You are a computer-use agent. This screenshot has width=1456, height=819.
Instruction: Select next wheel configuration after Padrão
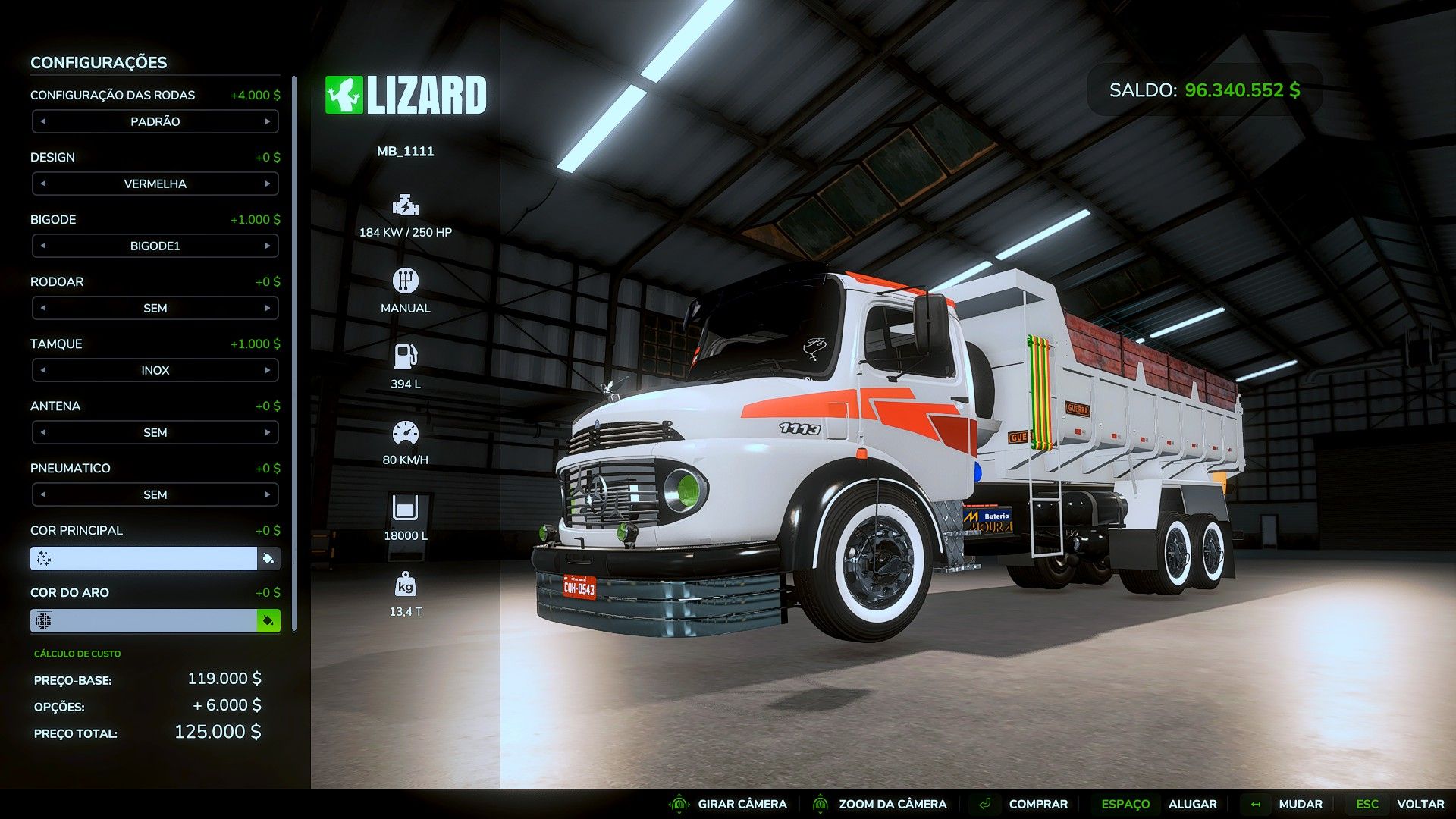[x=268, y=121]
